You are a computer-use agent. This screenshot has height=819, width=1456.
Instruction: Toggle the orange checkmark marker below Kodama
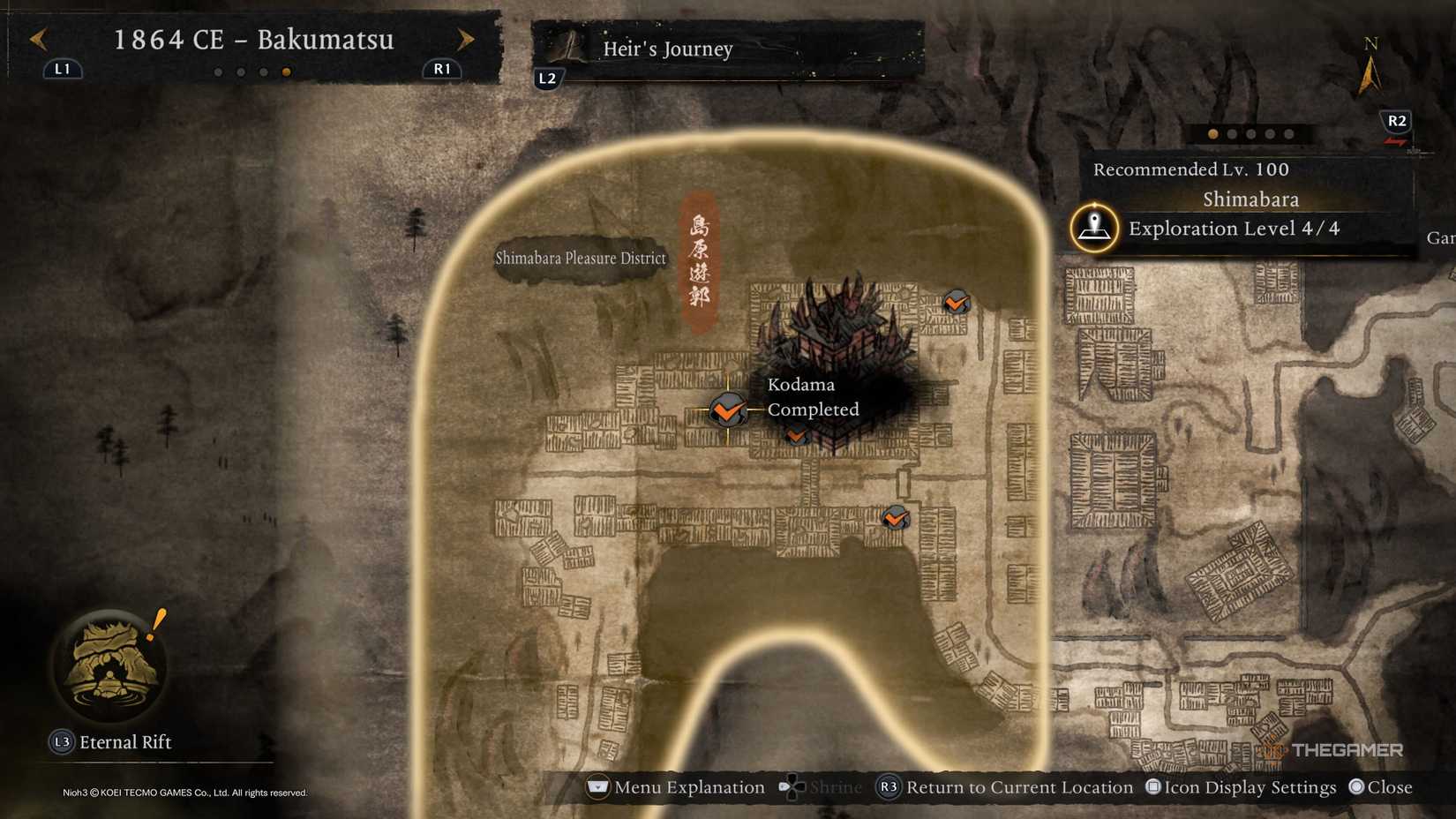click(797, 434)
